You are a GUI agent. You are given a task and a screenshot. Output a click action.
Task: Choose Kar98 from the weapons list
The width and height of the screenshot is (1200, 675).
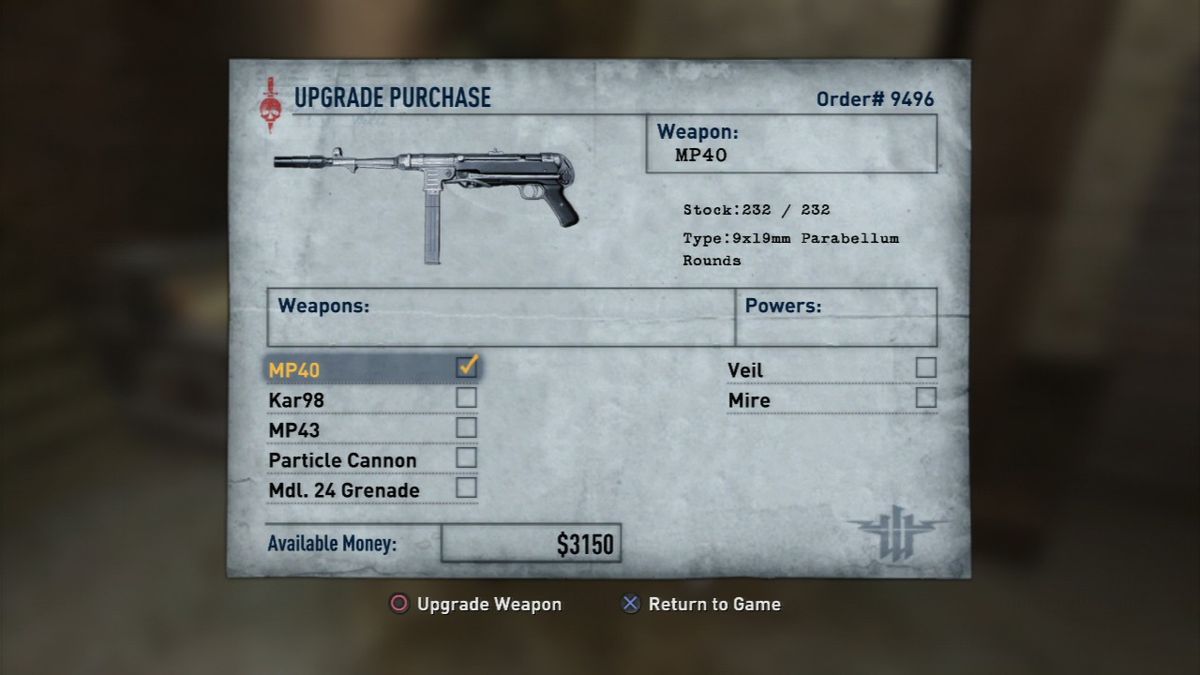pos(297,400)
